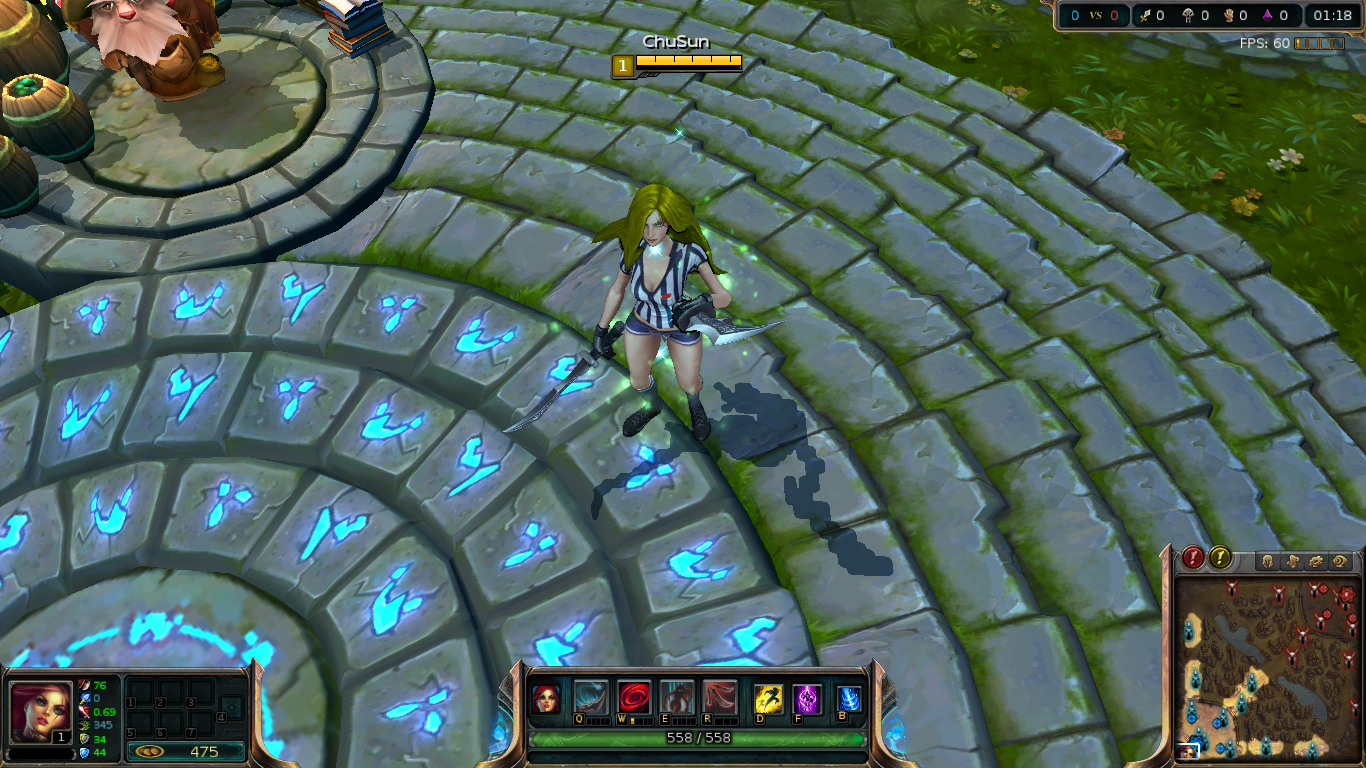The height and width of the screenshot is (768, 1366).
Task: Open the shop via the 475 gold display
Action: [185, 753]
